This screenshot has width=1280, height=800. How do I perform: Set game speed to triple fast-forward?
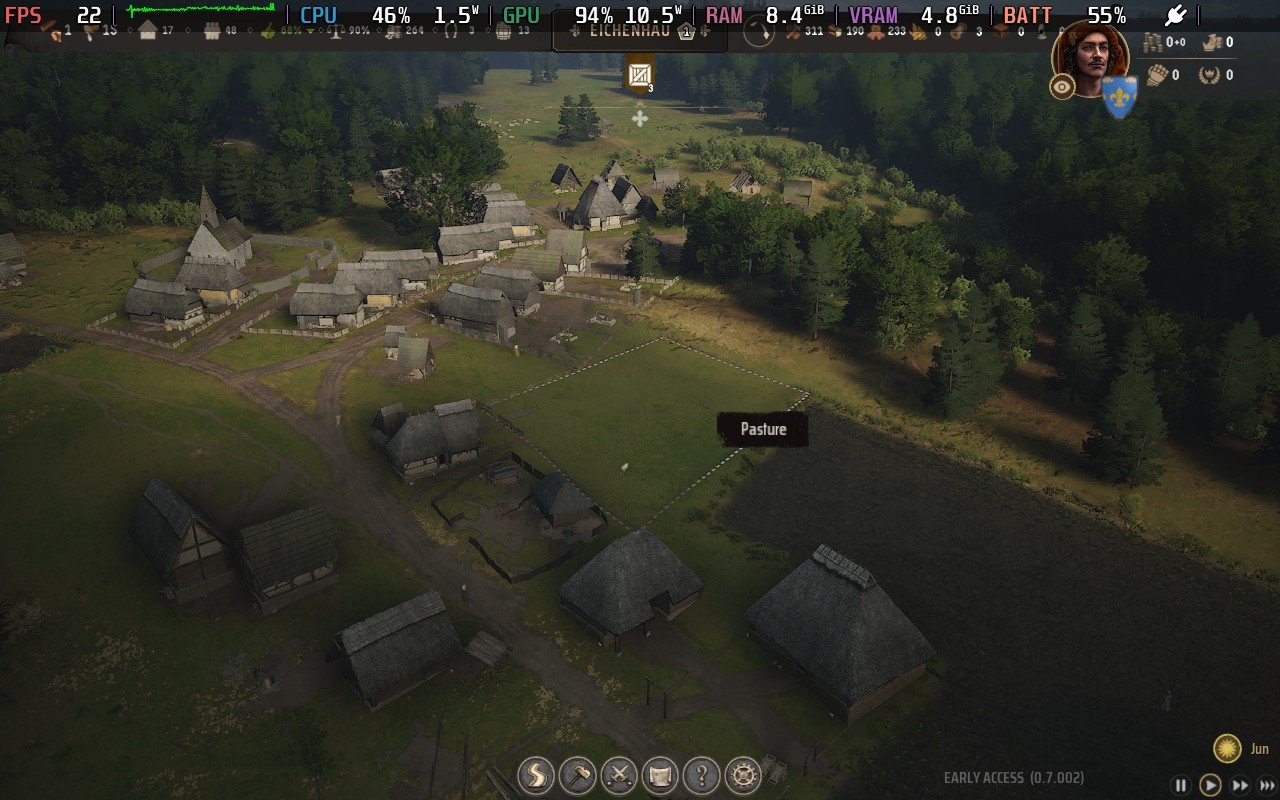tap(1267, 785)
